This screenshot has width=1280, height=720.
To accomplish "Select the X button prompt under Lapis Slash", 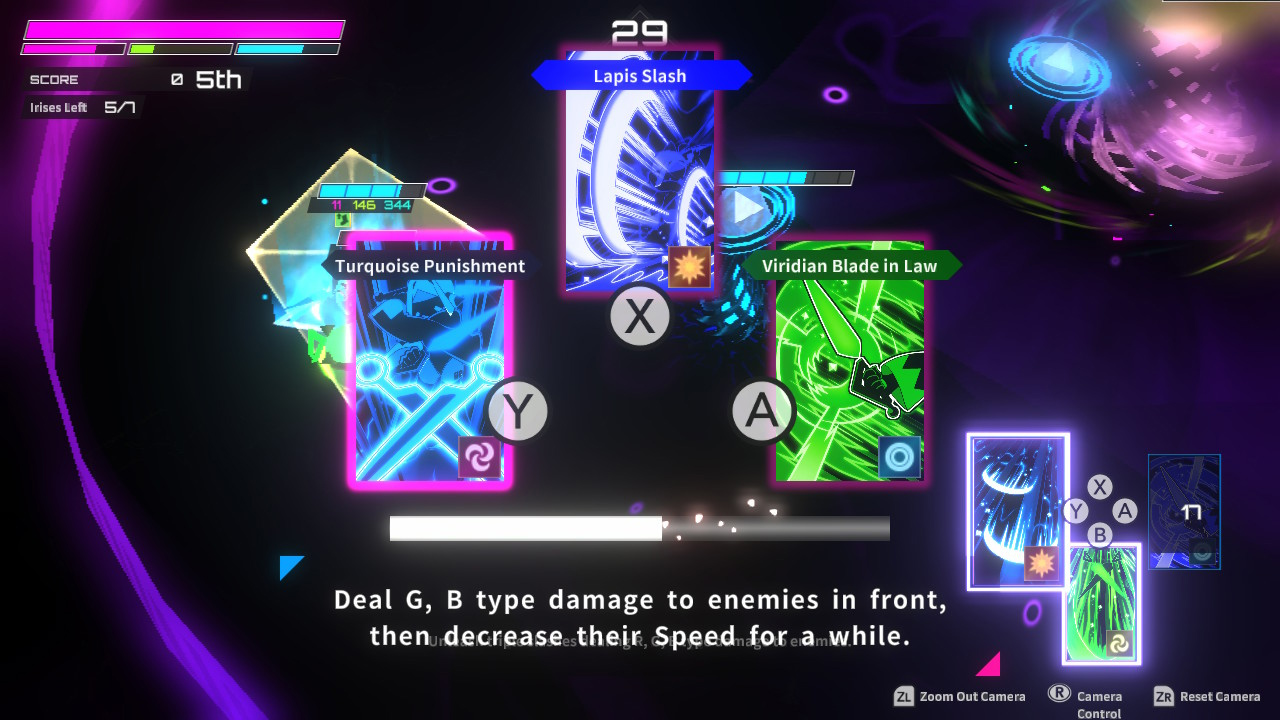I will point(640,316).
